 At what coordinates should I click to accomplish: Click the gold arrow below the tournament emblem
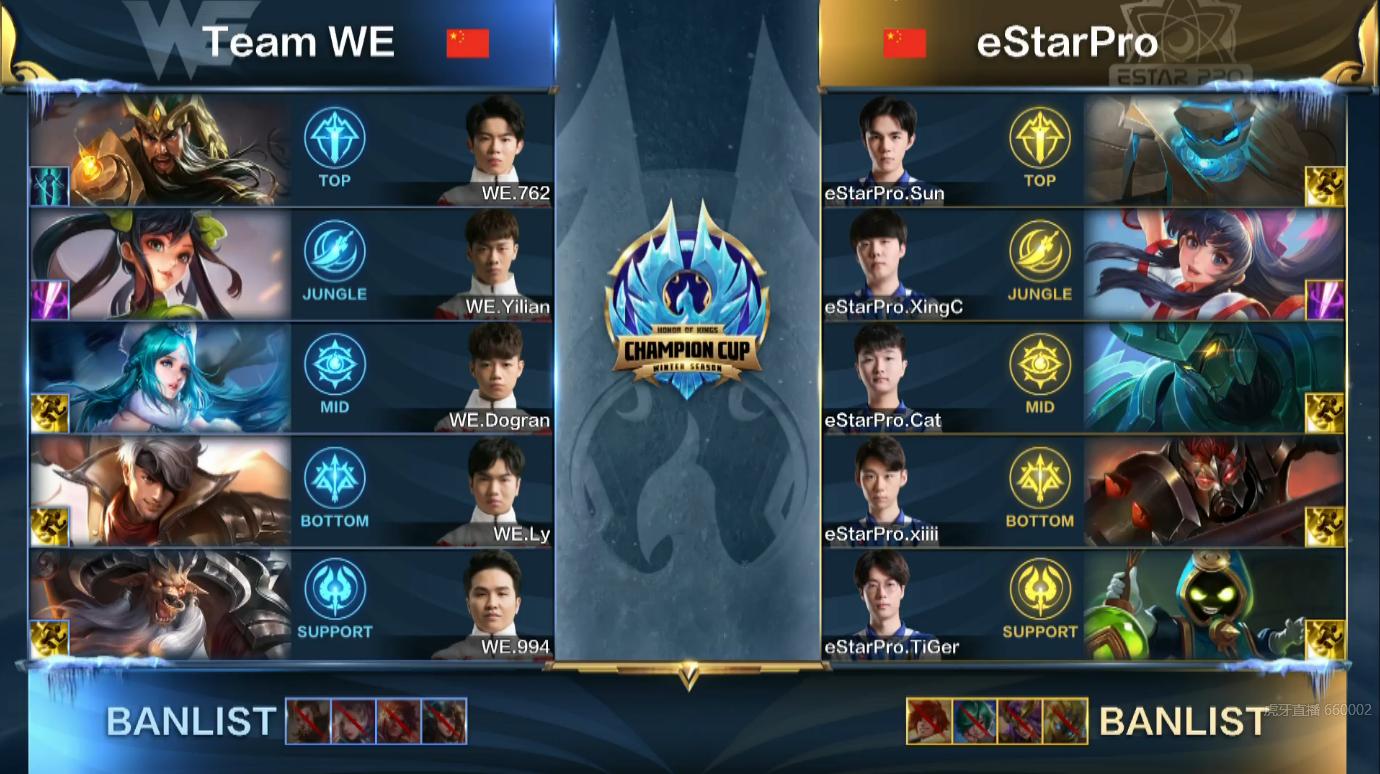click(x=690, y=677)
